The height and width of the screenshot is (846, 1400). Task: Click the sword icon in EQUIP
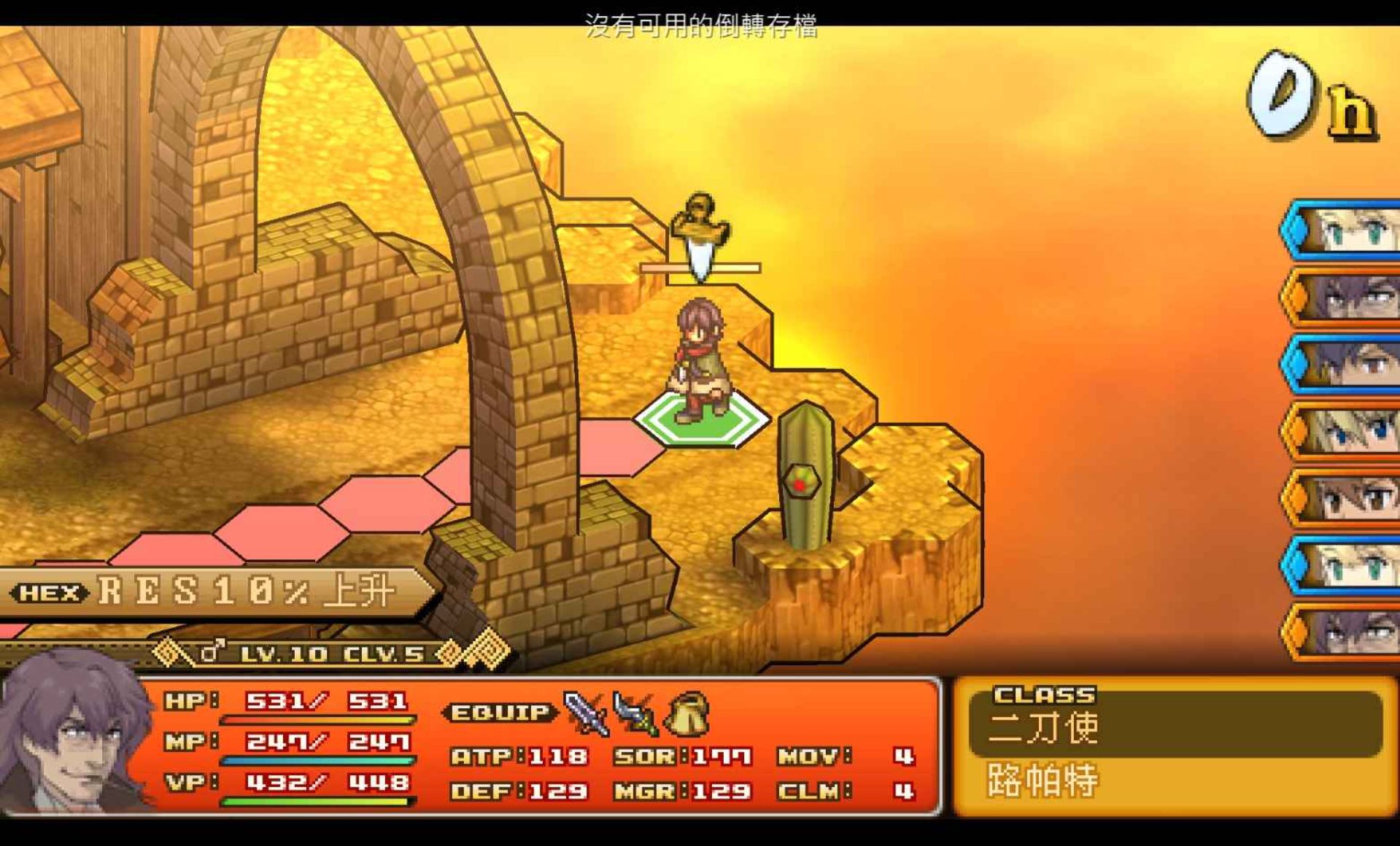click(x=586, y=713)
